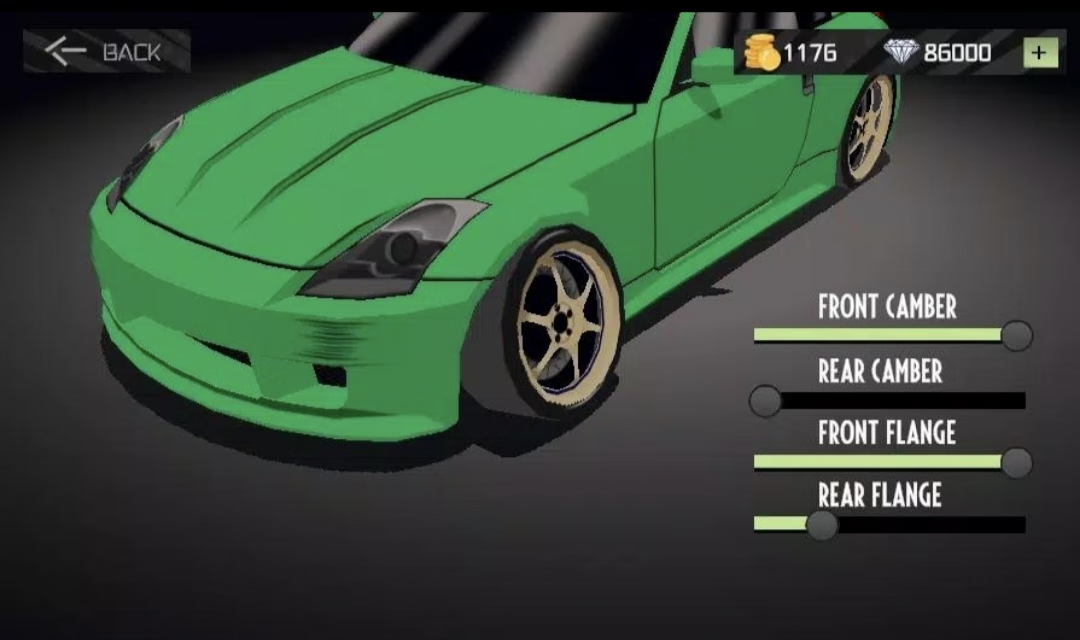Image resolution: width=1080 pixels, height=640 pixels.
Task: Add more diamonds with the plus button
Action: pyautogui.click(x=1040, y=53)
